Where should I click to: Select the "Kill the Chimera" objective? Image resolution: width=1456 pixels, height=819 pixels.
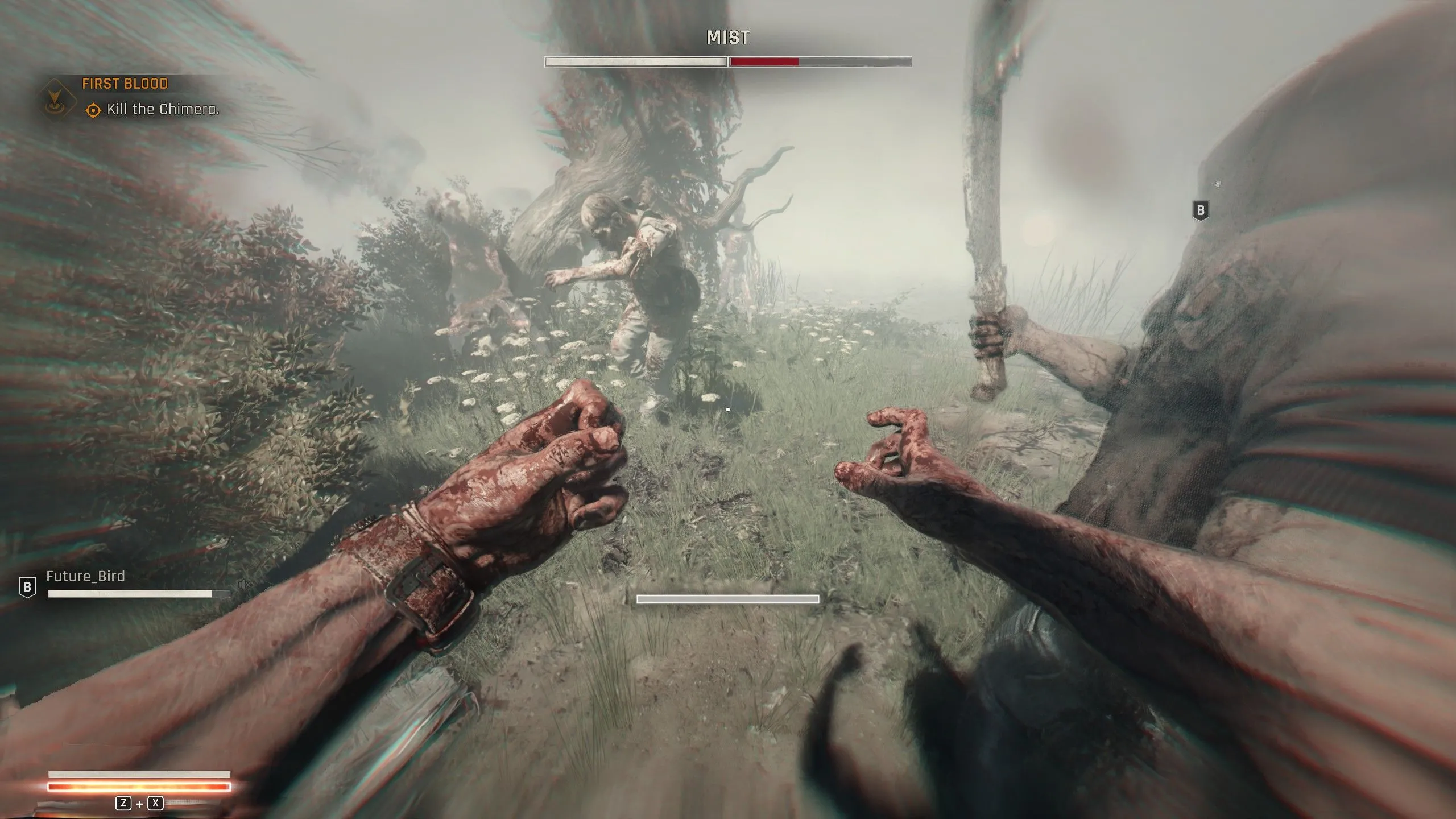pyautogui.click(x=163, y=109)
